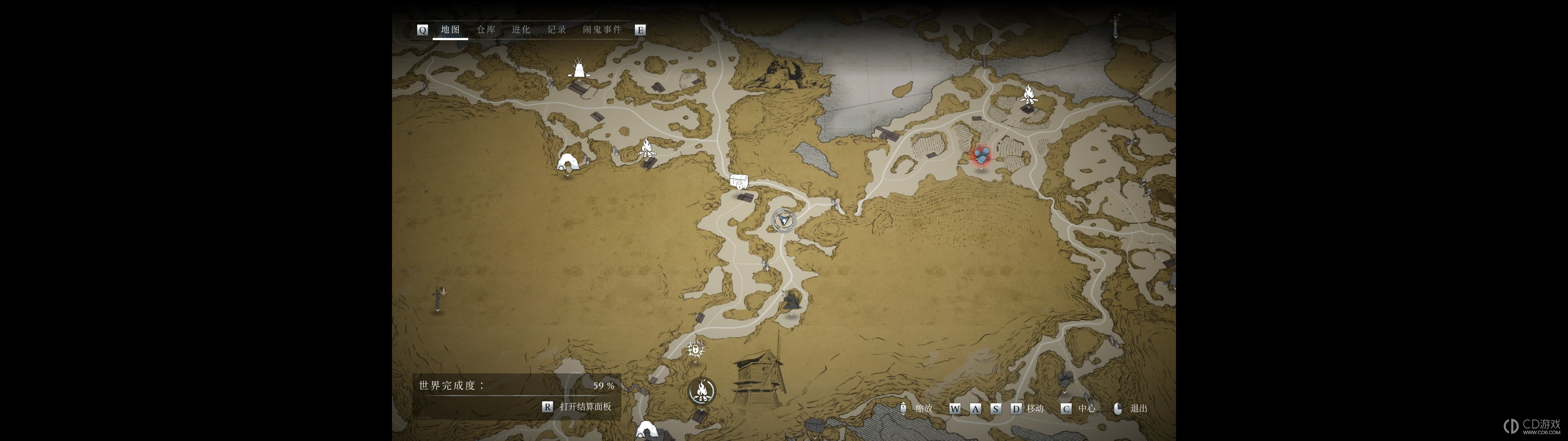Viewport: 1568px width, 441px height.
Task: Click the spiky padlock map marker
Action: 695,350
